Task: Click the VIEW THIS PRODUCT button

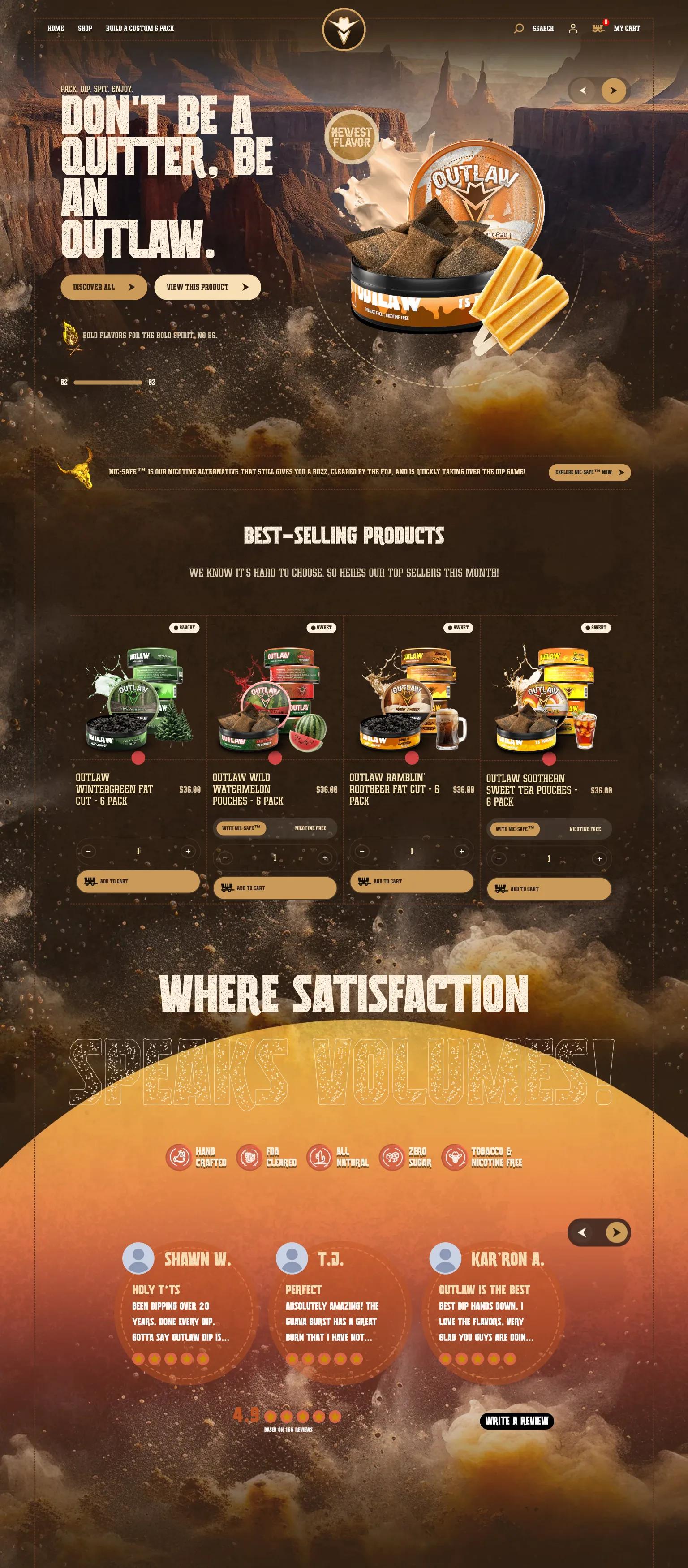Action: [208, 286]
